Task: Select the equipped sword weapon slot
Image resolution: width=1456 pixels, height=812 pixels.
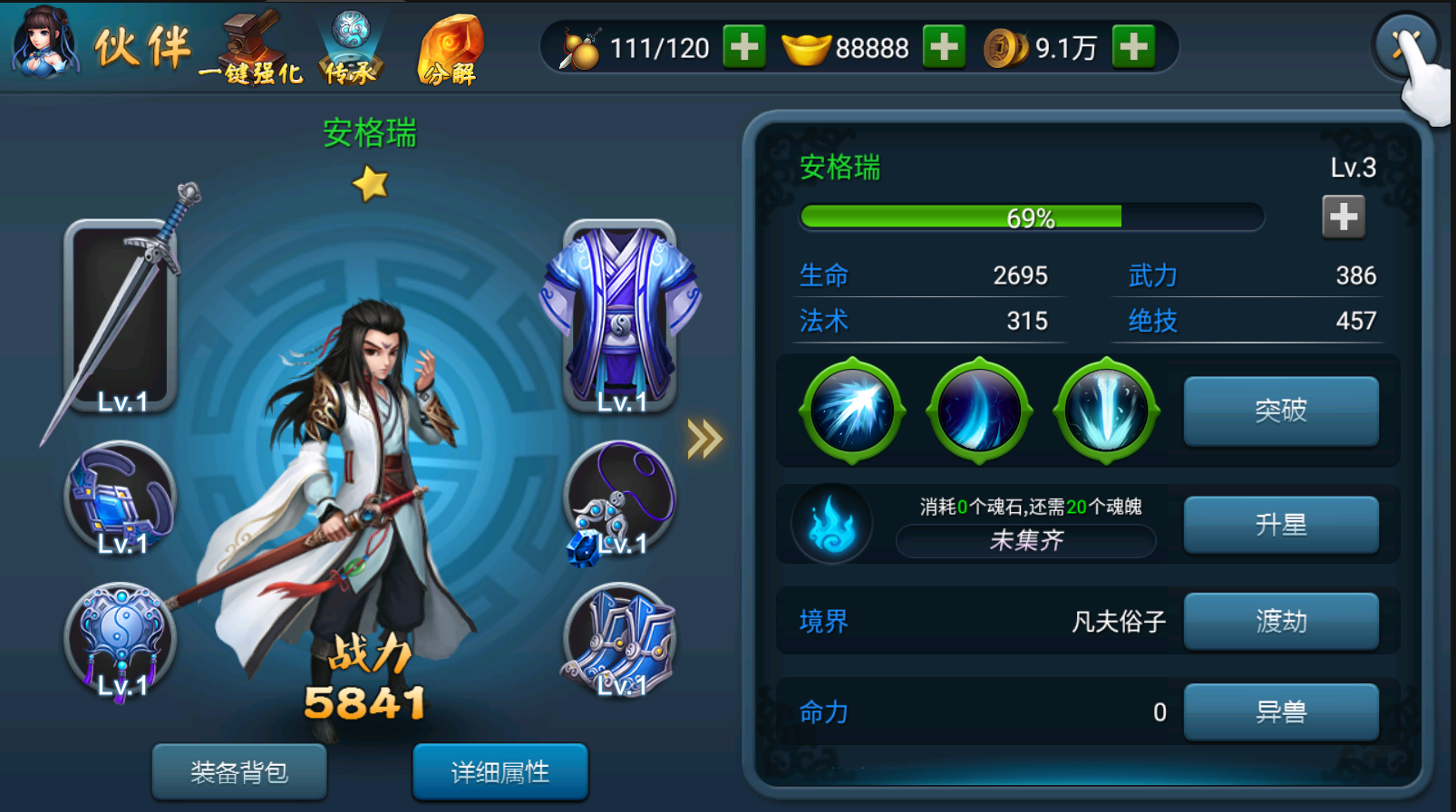Action: [x=121, y=315]
